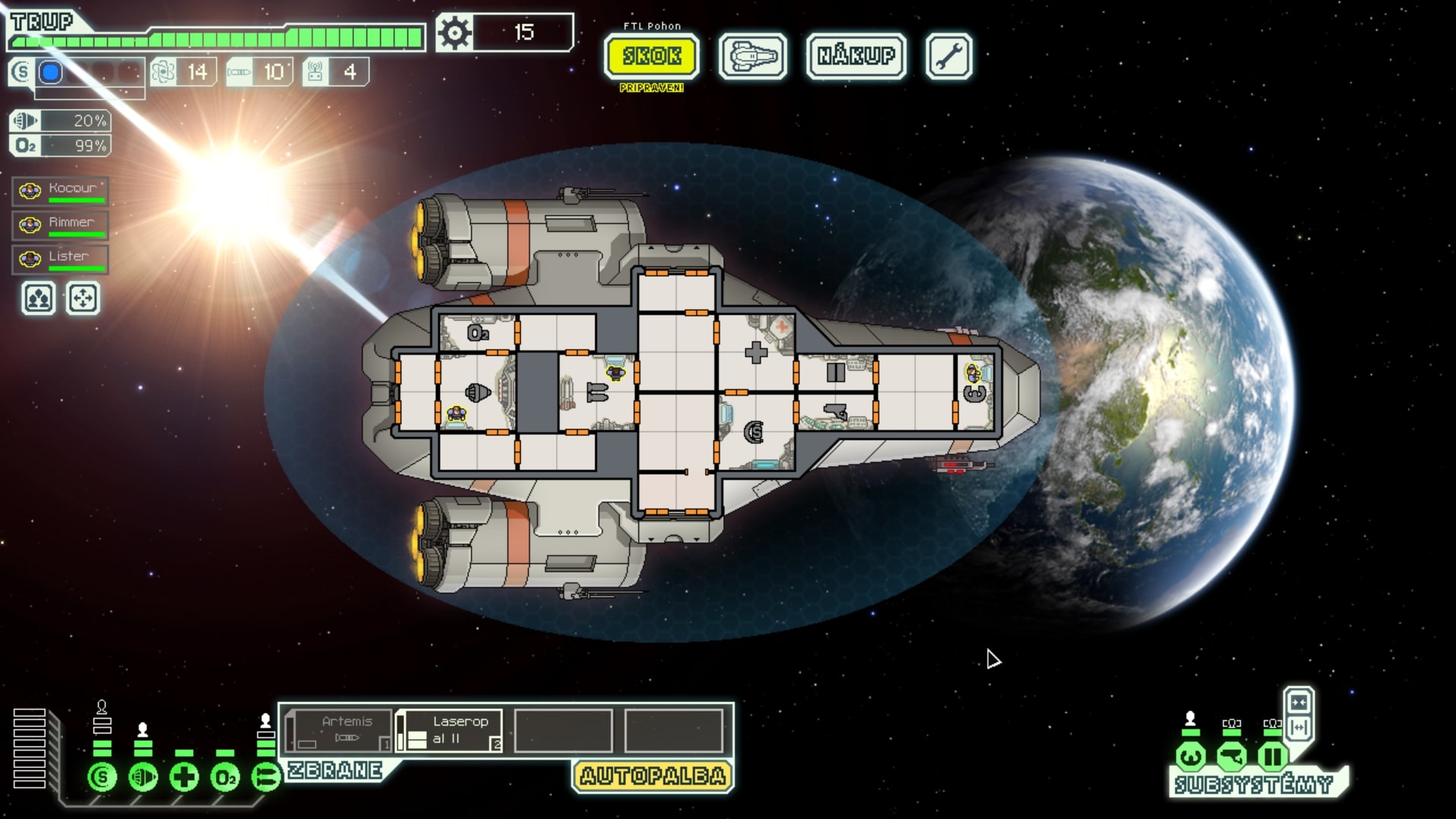Select the doors subsystem icon
Screen dimensions: 1456x819
coord(1272,755)
